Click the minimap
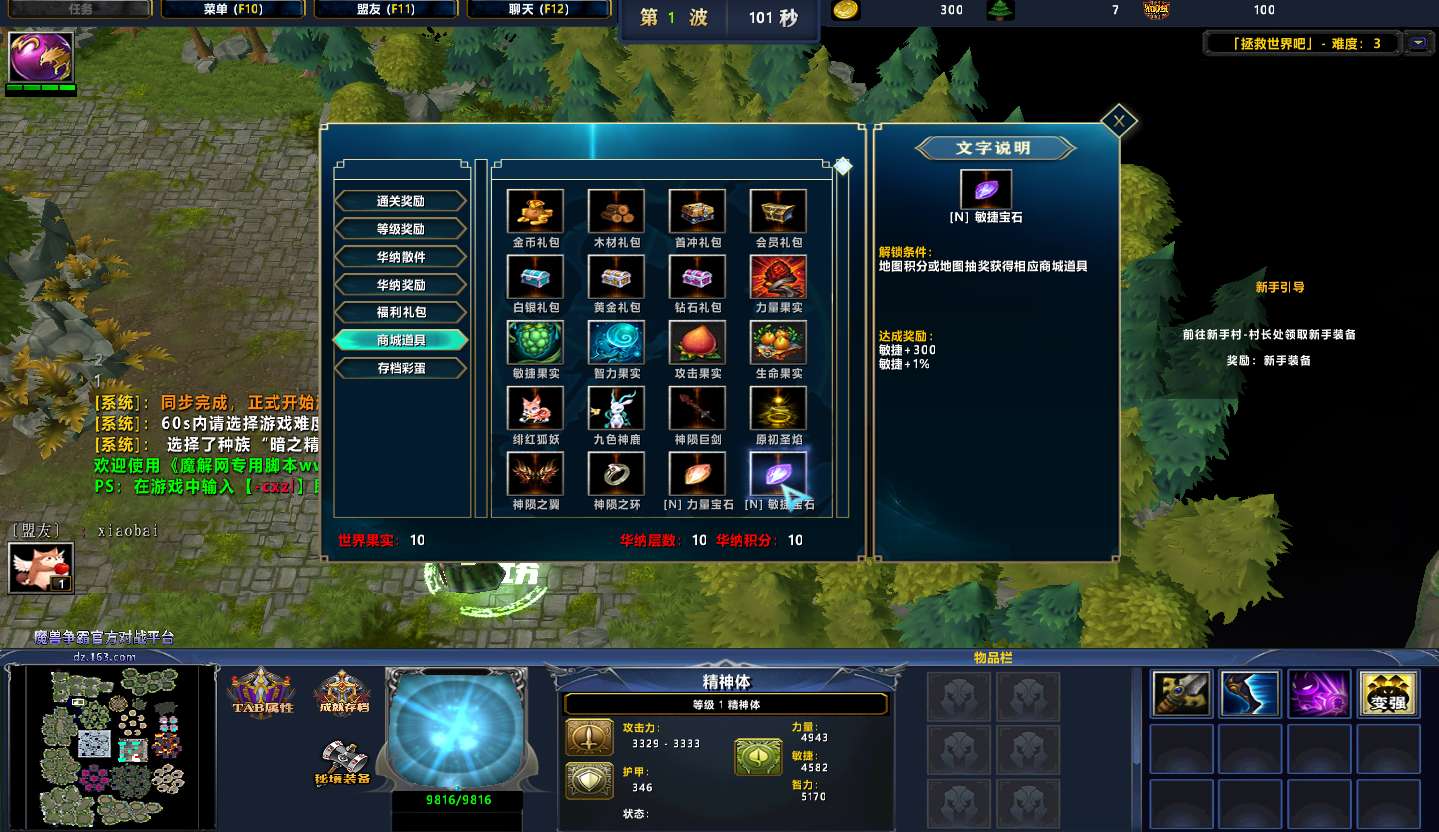 pos(110,742)
